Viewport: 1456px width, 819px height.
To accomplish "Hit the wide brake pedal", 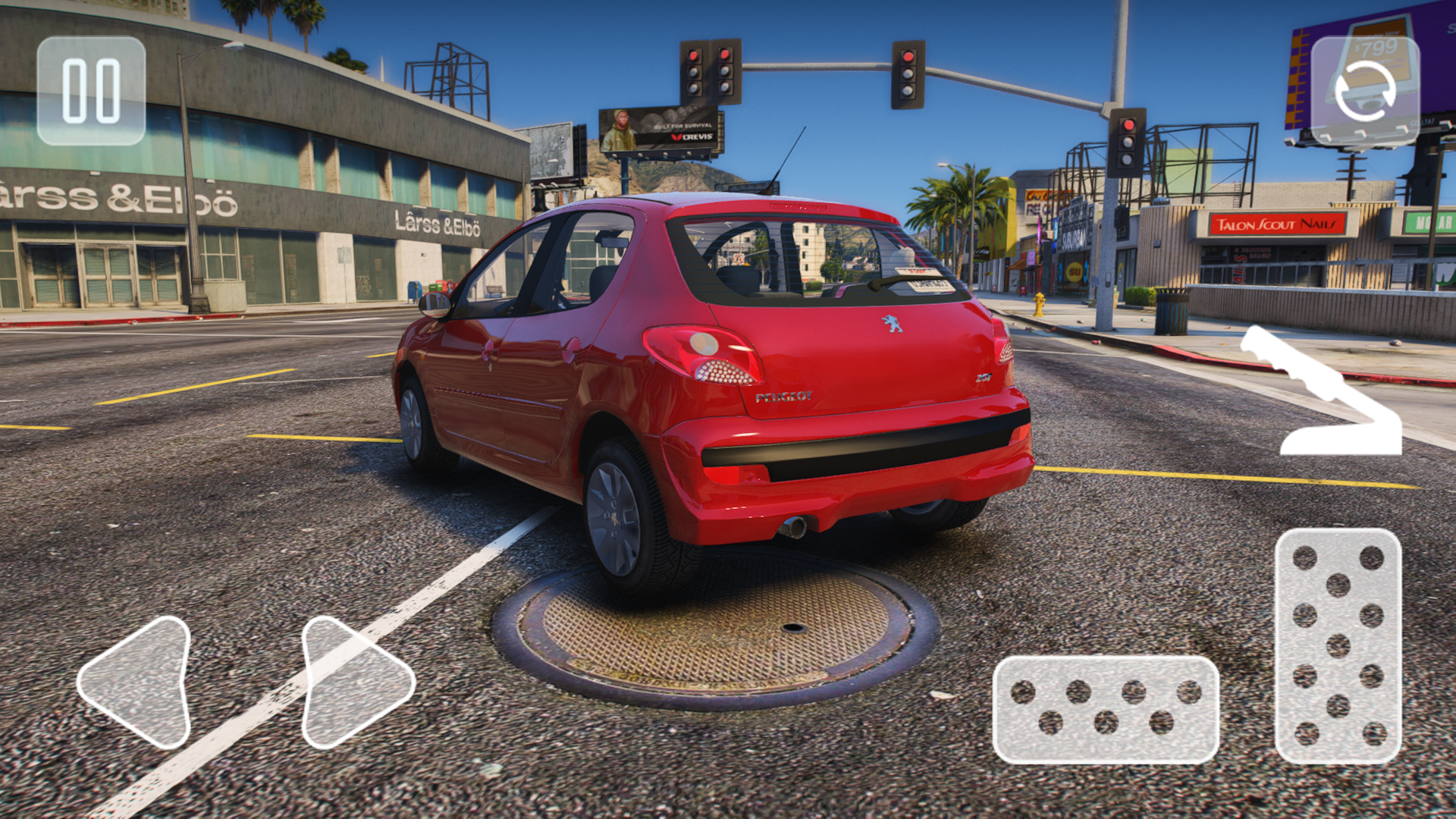I will click(1106, 709).
